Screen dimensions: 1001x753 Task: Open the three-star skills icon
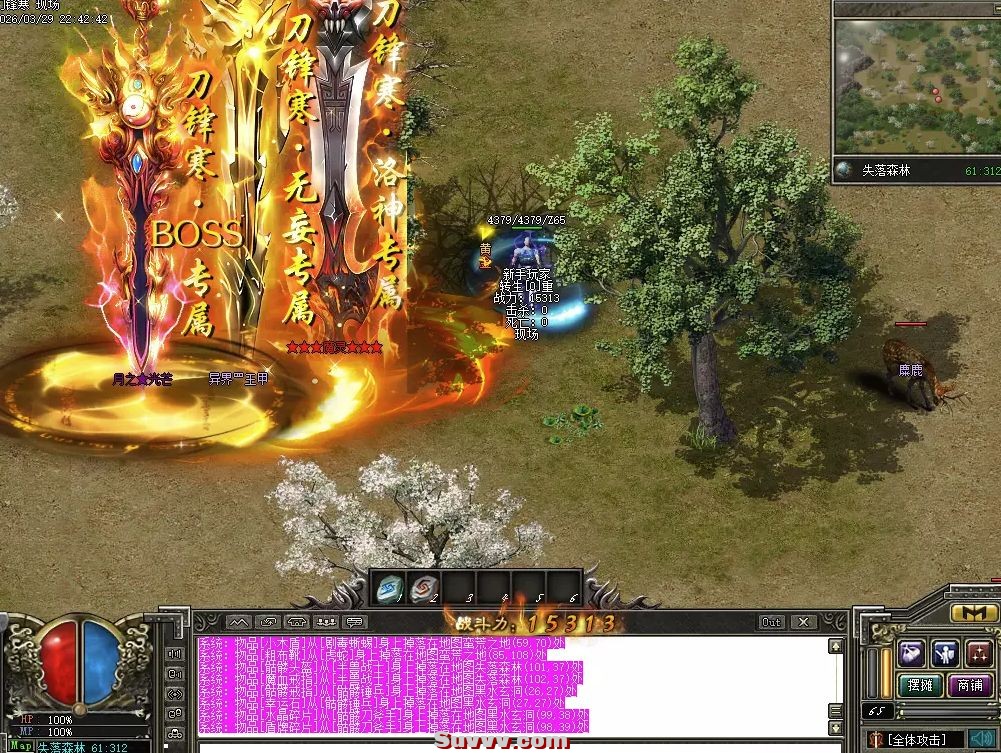click(x=979, y=654)
